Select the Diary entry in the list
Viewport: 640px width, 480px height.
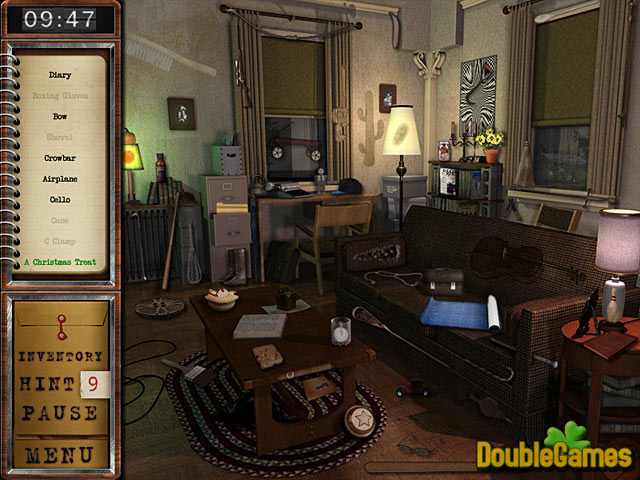[60, 75]
